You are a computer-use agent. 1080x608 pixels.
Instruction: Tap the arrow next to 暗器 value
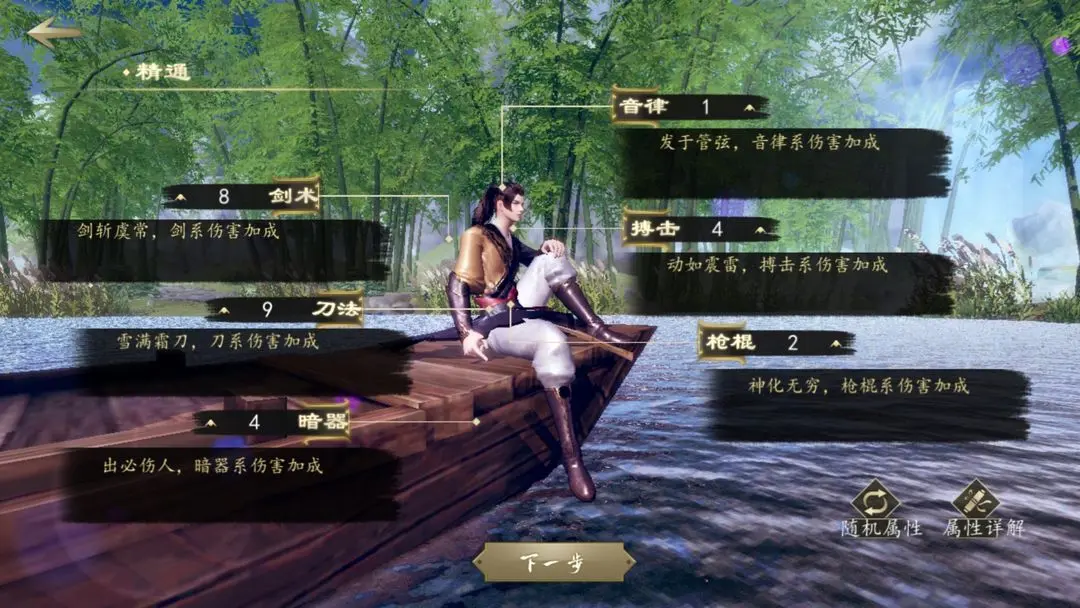pyautogui.click(x=211, y=423)
